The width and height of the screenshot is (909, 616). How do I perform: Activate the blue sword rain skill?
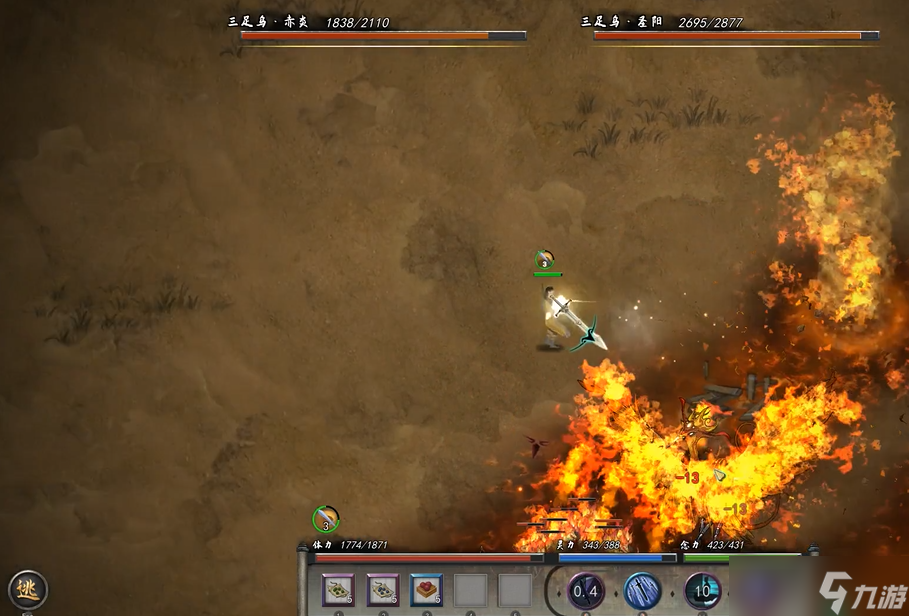coord(642,591)
